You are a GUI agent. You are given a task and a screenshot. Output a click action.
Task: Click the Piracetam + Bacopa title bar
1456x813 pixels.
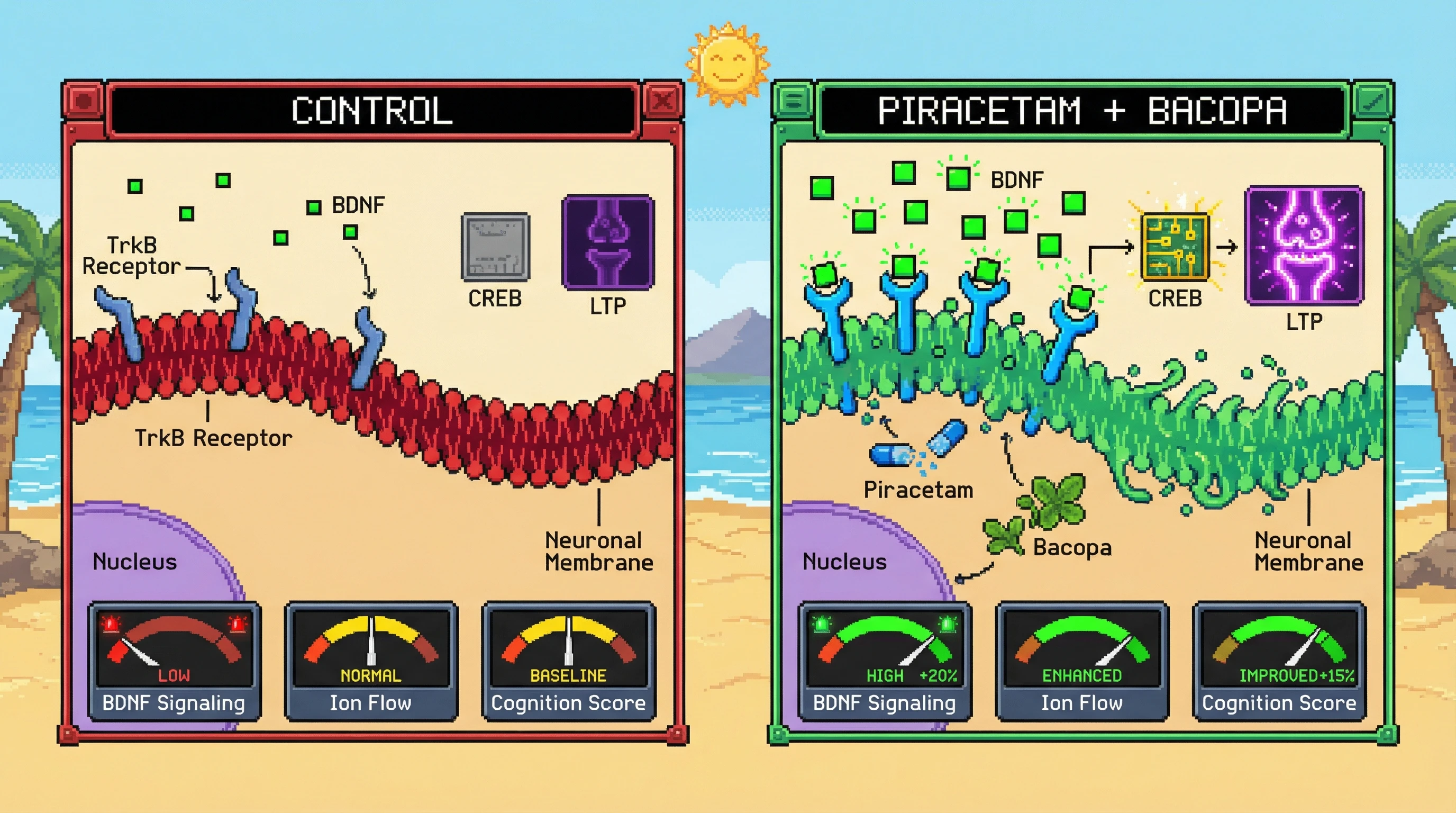(1082, 110)
